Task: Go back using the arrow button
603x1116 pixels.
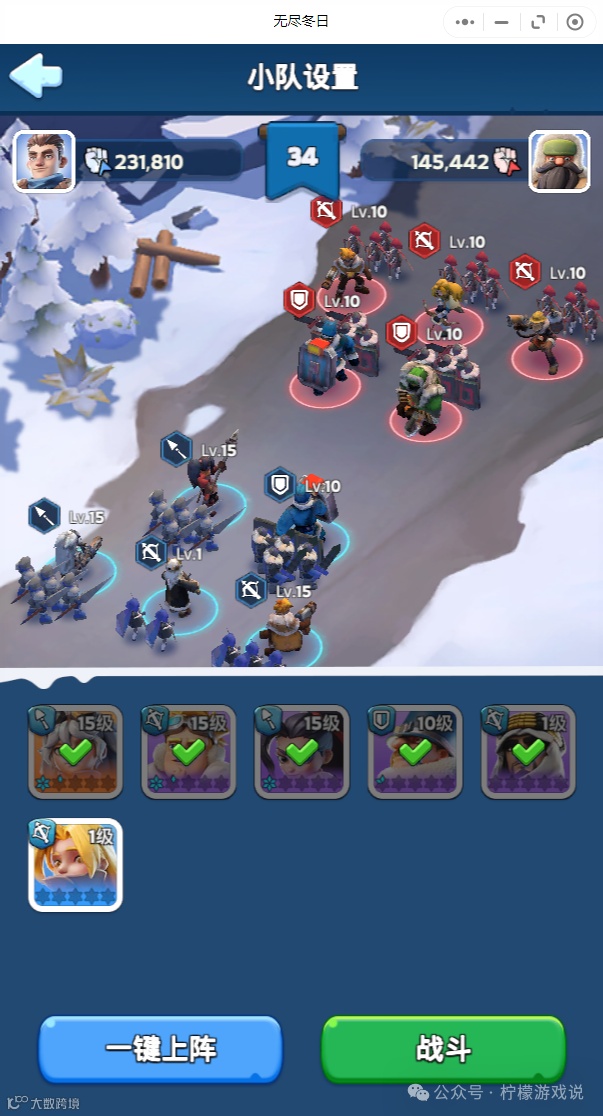Action: (x=36, y=75)
